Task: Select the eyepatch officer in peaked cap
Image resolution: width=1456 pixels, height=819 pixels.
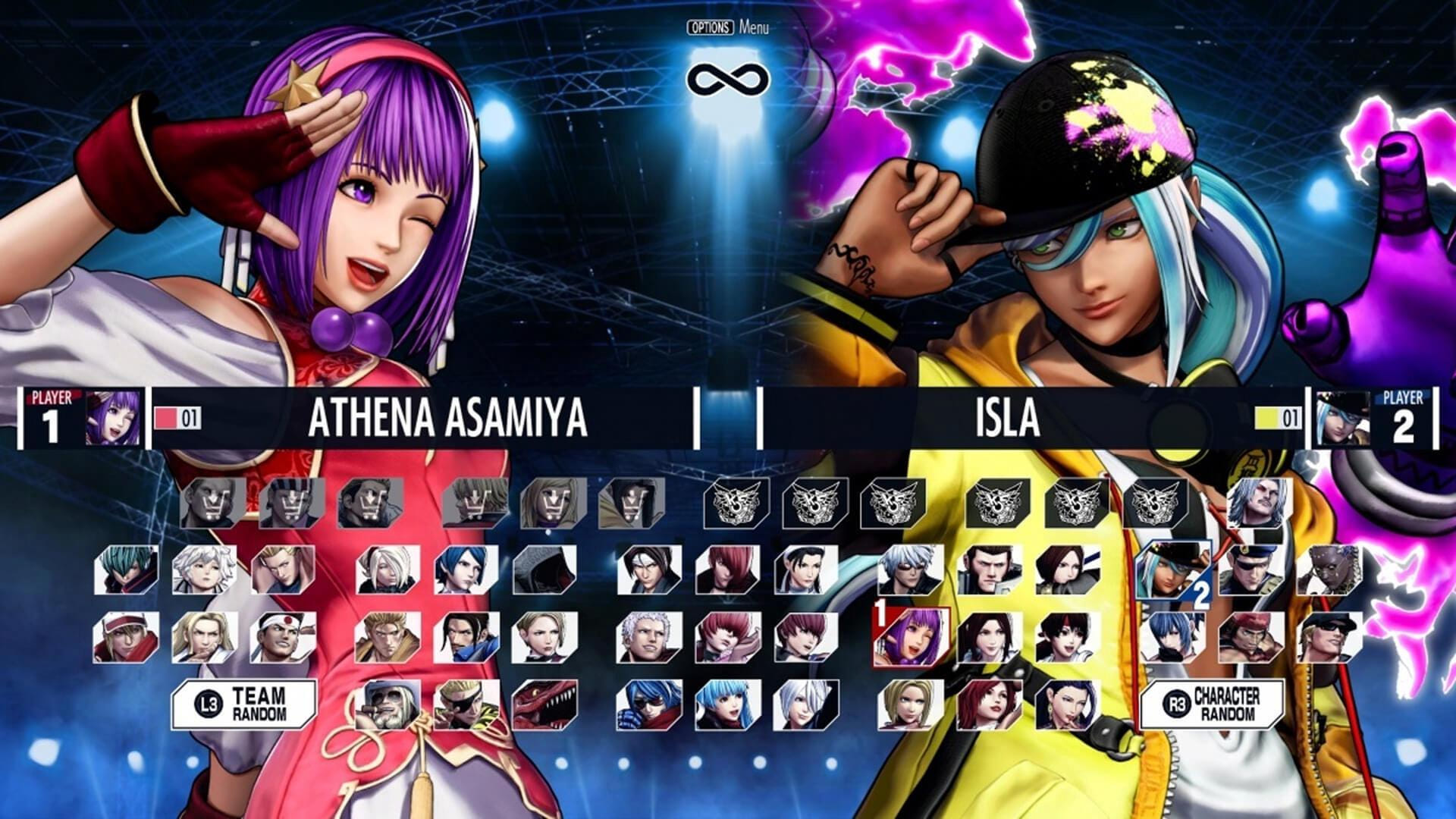Action: click(1251, 570)
